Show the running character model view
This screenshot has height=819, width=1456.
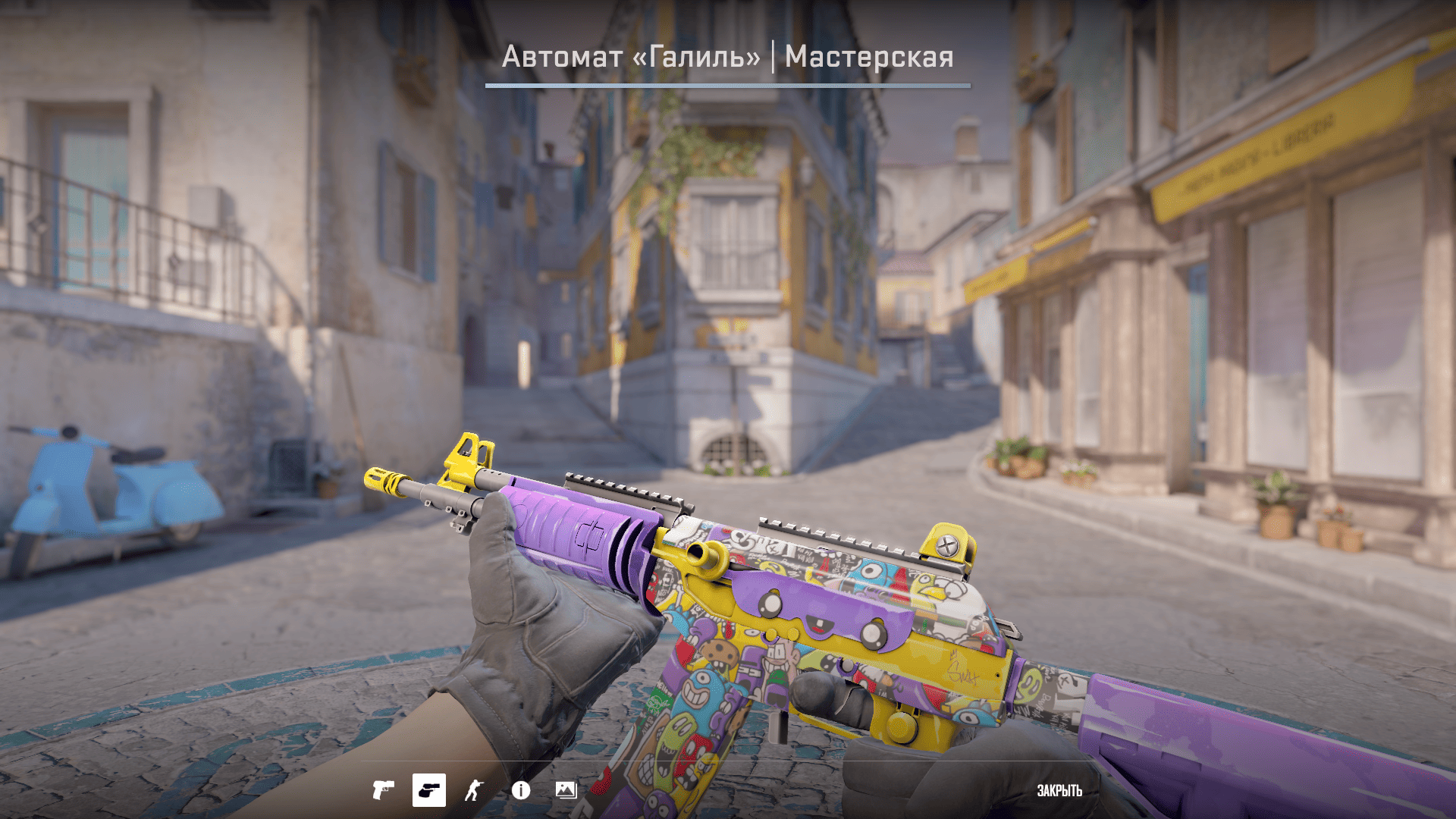click(475, 790)
